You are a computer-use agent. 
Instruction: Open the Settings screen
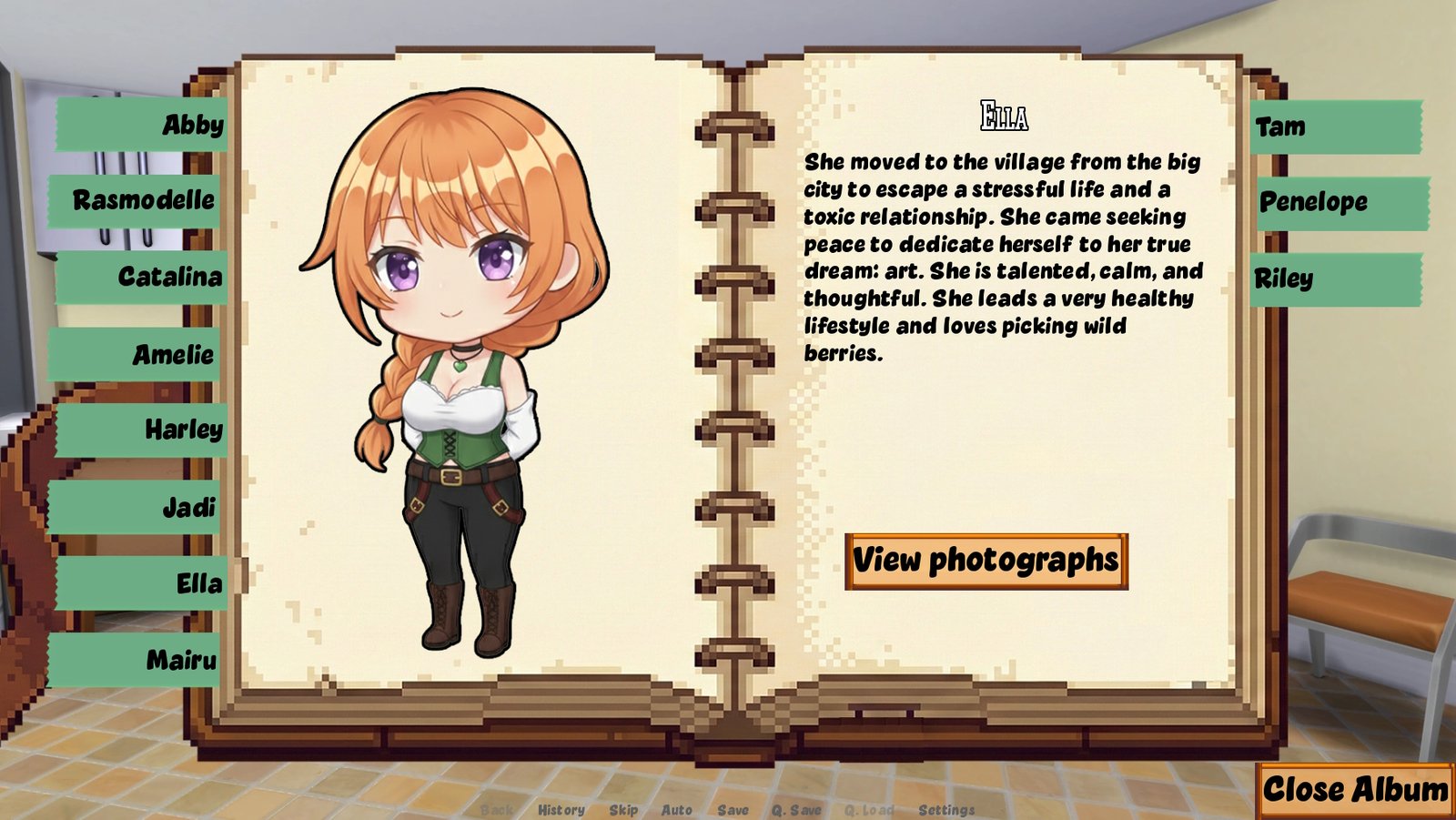946,810
